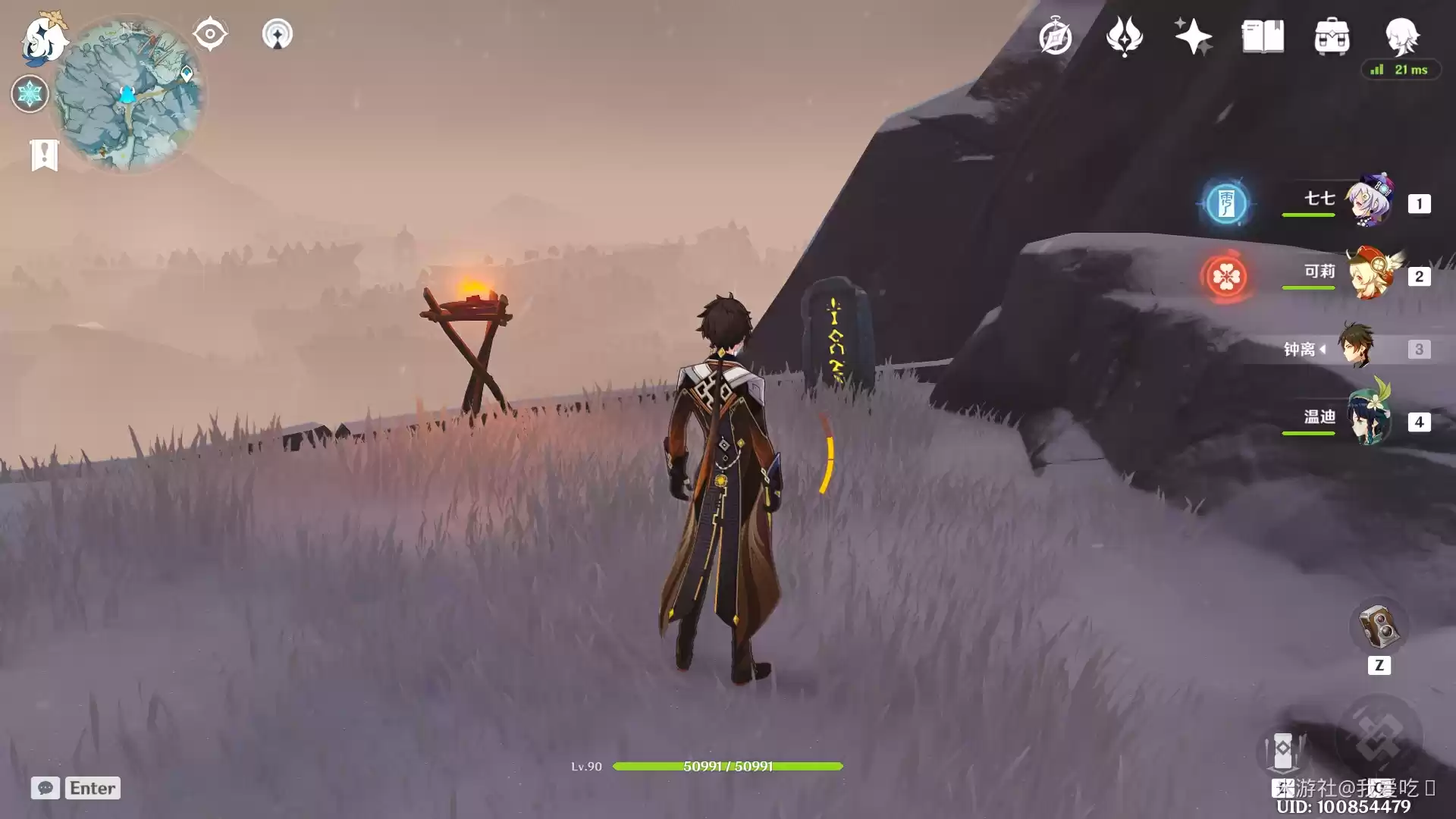Switch to party member 温迪
The width and height of the screenshot is (1456, 819).
[1370, 419]
